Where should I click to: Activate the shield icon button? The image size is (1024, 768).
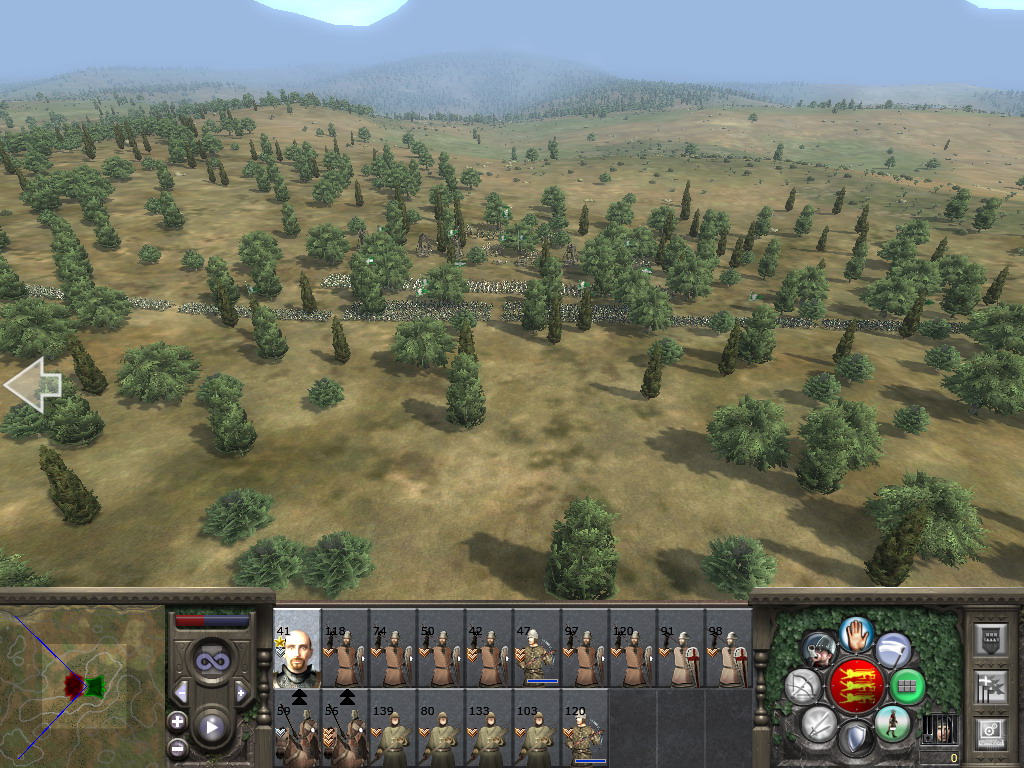[x=856, y=739]
